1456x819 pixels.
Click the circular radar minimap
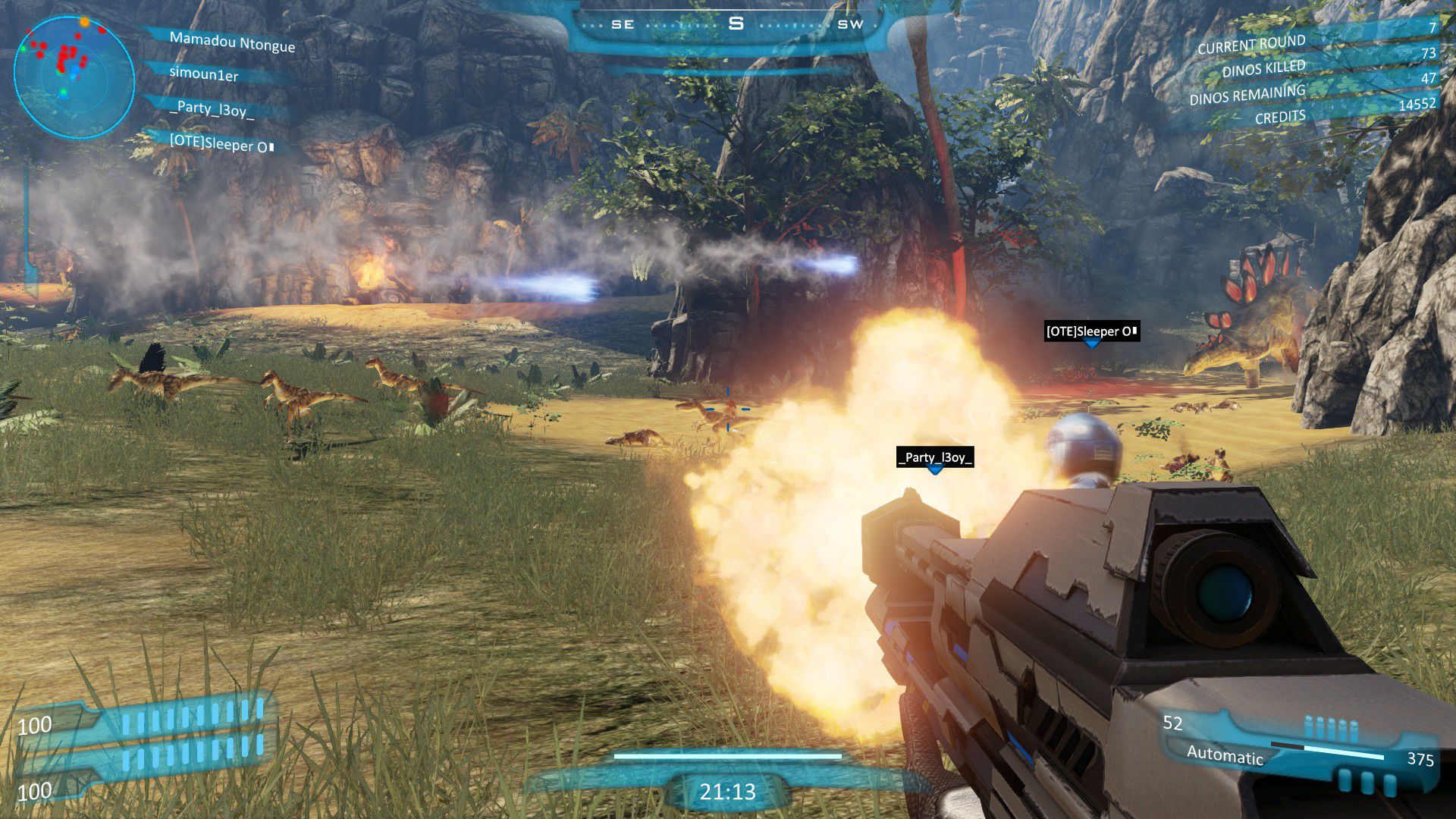coord(74,77)
